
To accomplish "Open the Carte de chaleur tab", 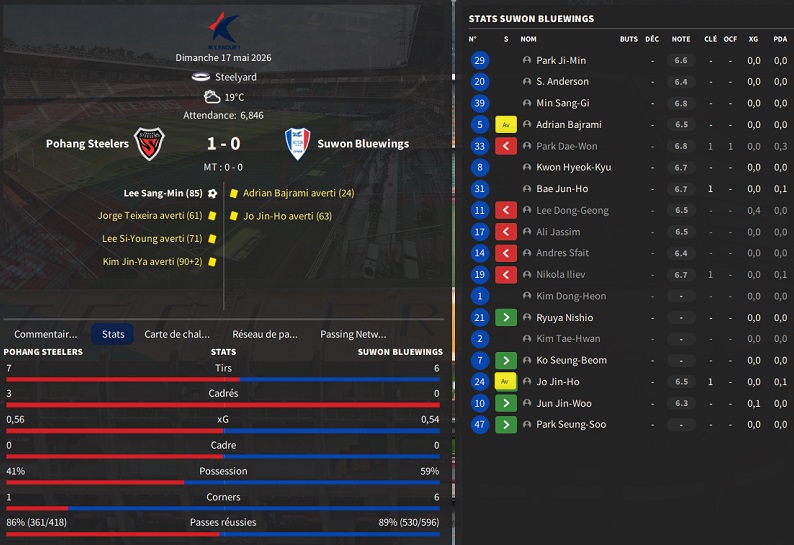I will click(177, 334).
